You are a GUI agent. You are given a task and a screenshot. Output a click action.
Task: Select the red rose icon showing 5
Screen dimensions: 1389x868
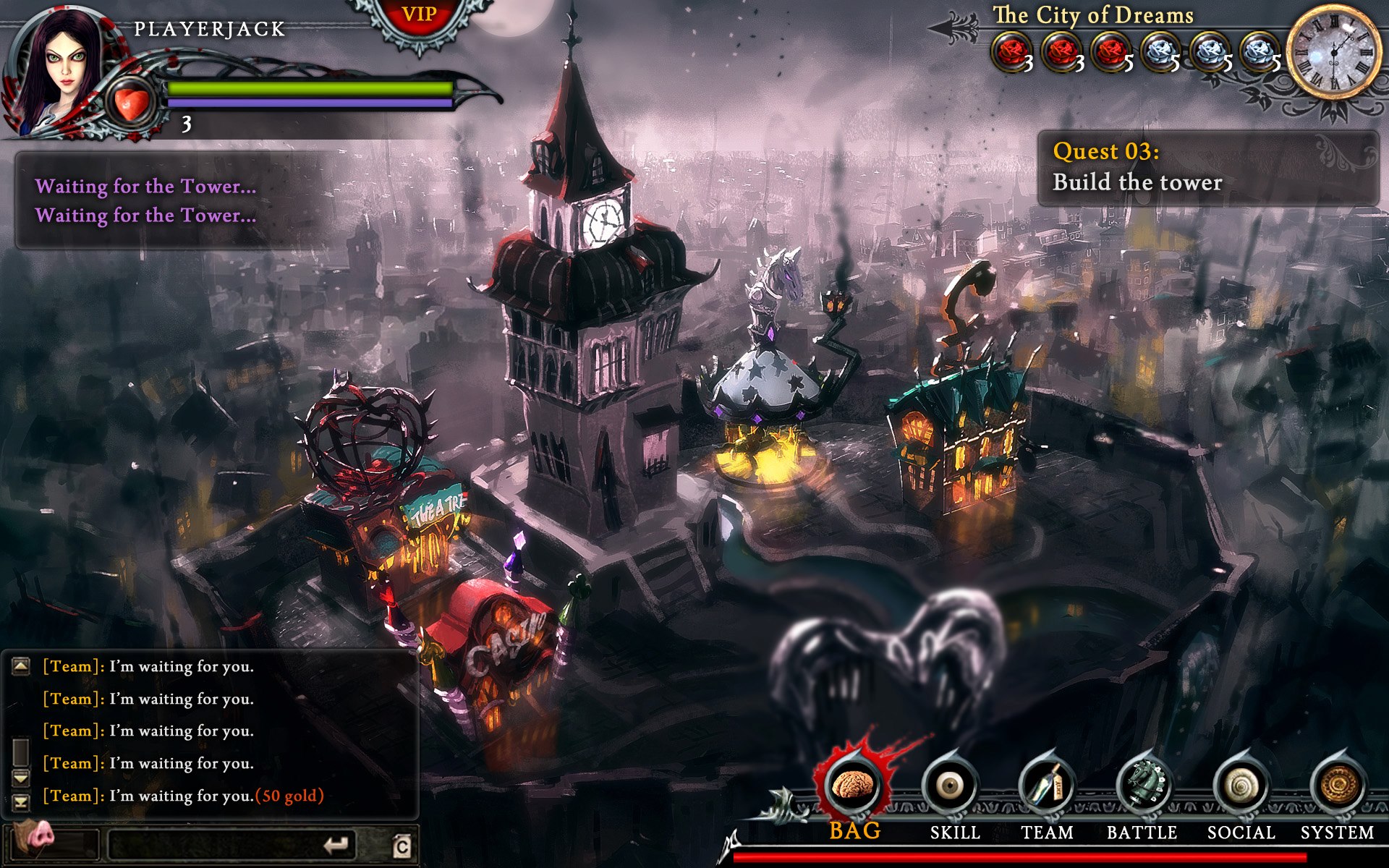click(1110, 52)
